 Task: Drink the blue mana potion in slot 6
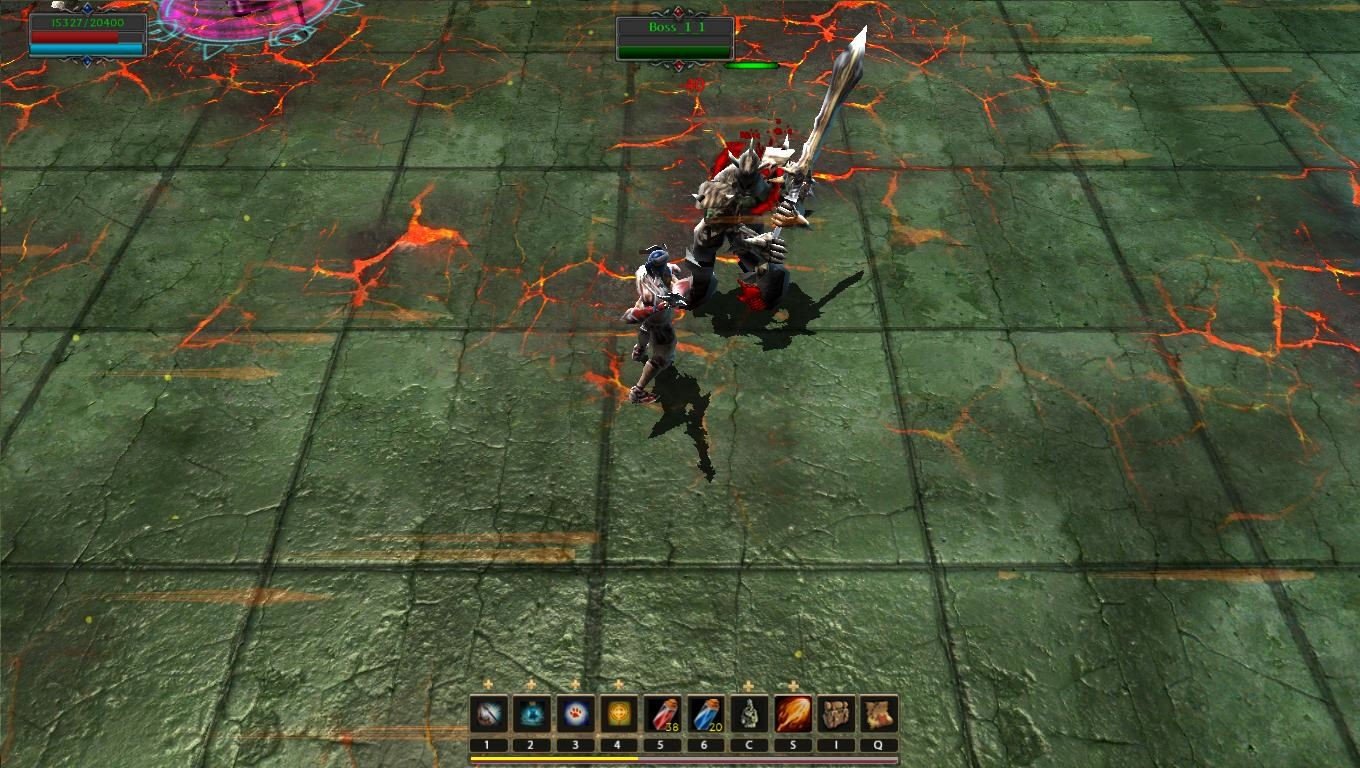[x=706, y=713]
